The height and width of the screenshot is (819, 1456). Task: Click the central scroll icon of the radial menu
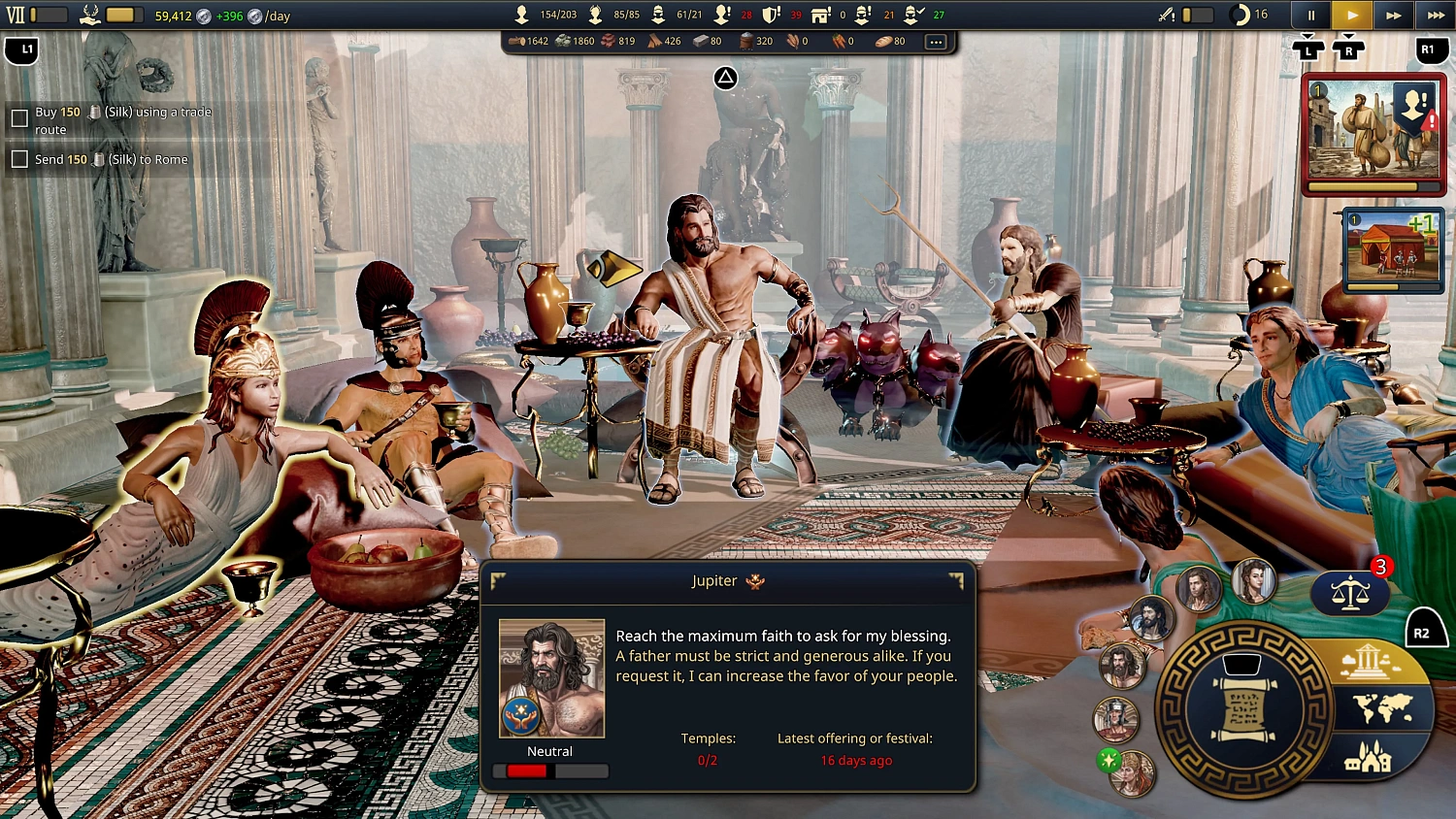pyautogui.click(x=1245, y=708)
